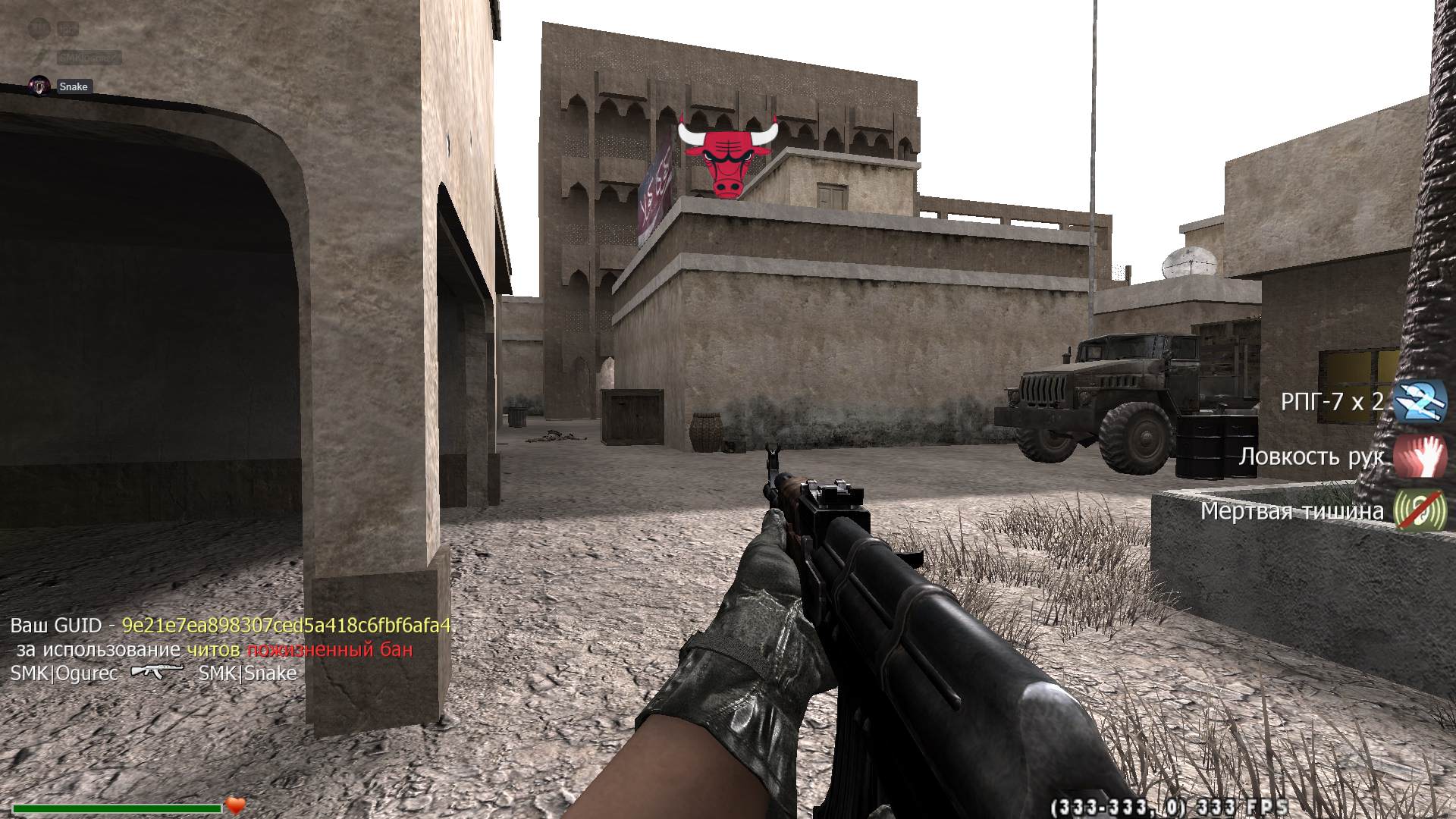The image size is (1456, 819).
Task: Choose the Мертвая тишина perk icon
Action: pos(1420,510)
